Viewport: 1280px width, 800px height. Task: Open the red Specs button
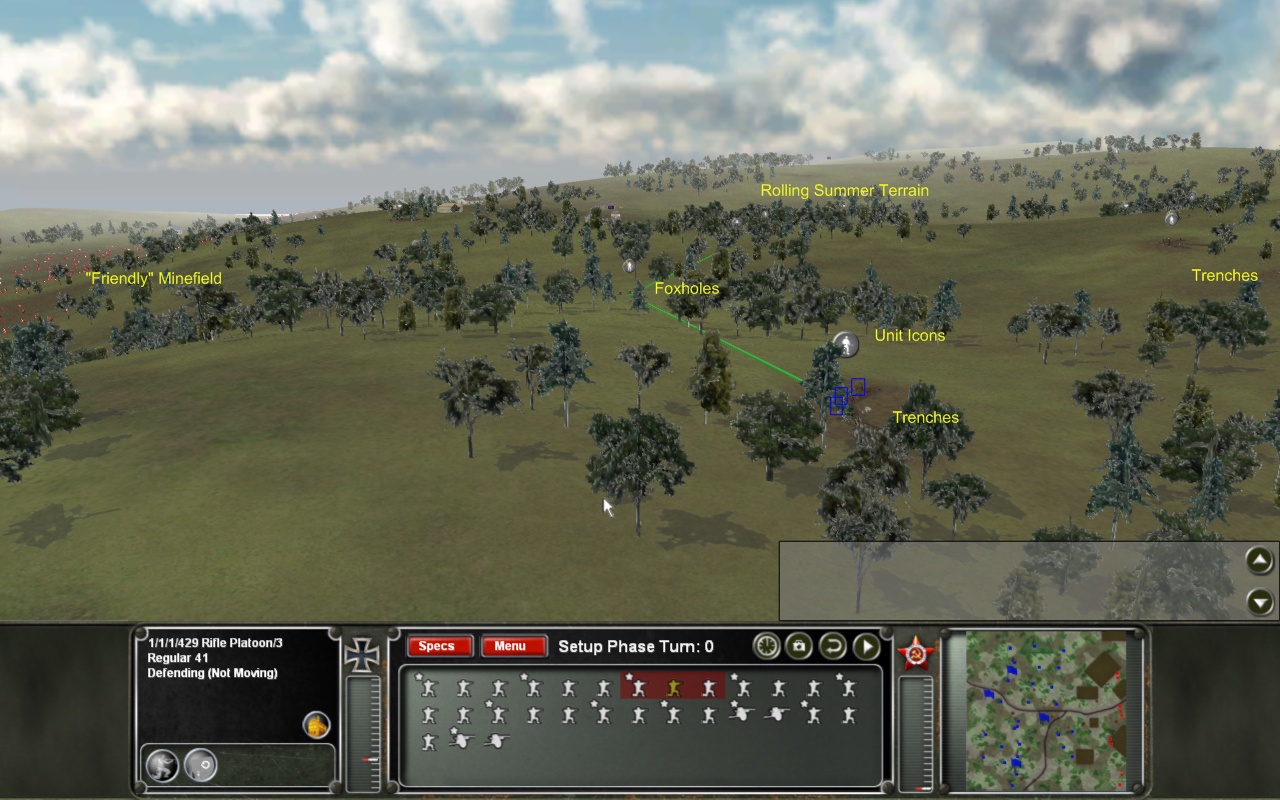pos(436,647)
